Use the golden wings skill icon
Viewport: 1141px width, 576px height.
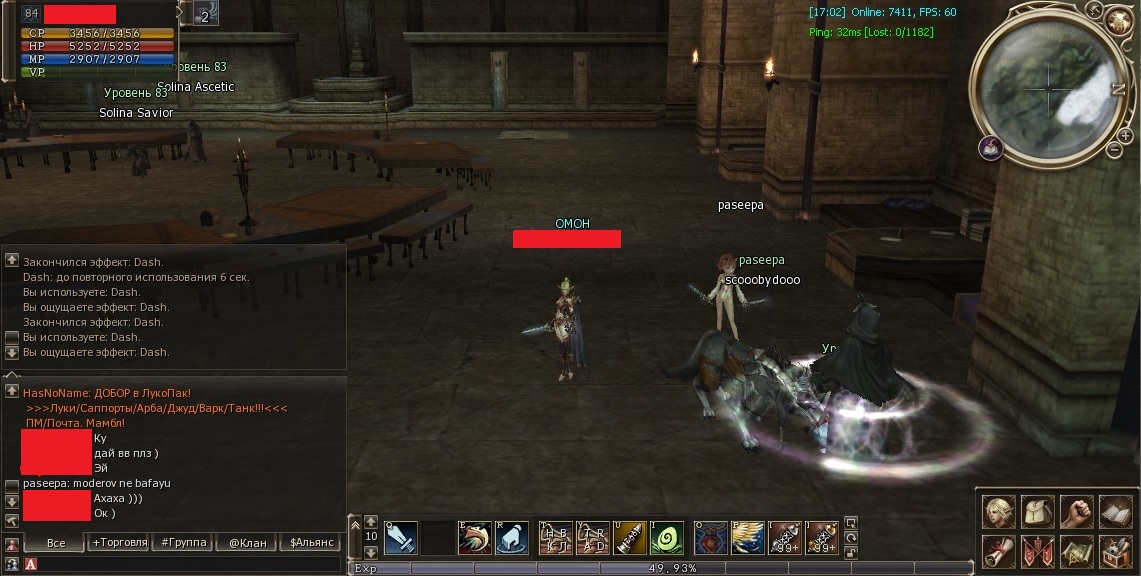(747, 539)
